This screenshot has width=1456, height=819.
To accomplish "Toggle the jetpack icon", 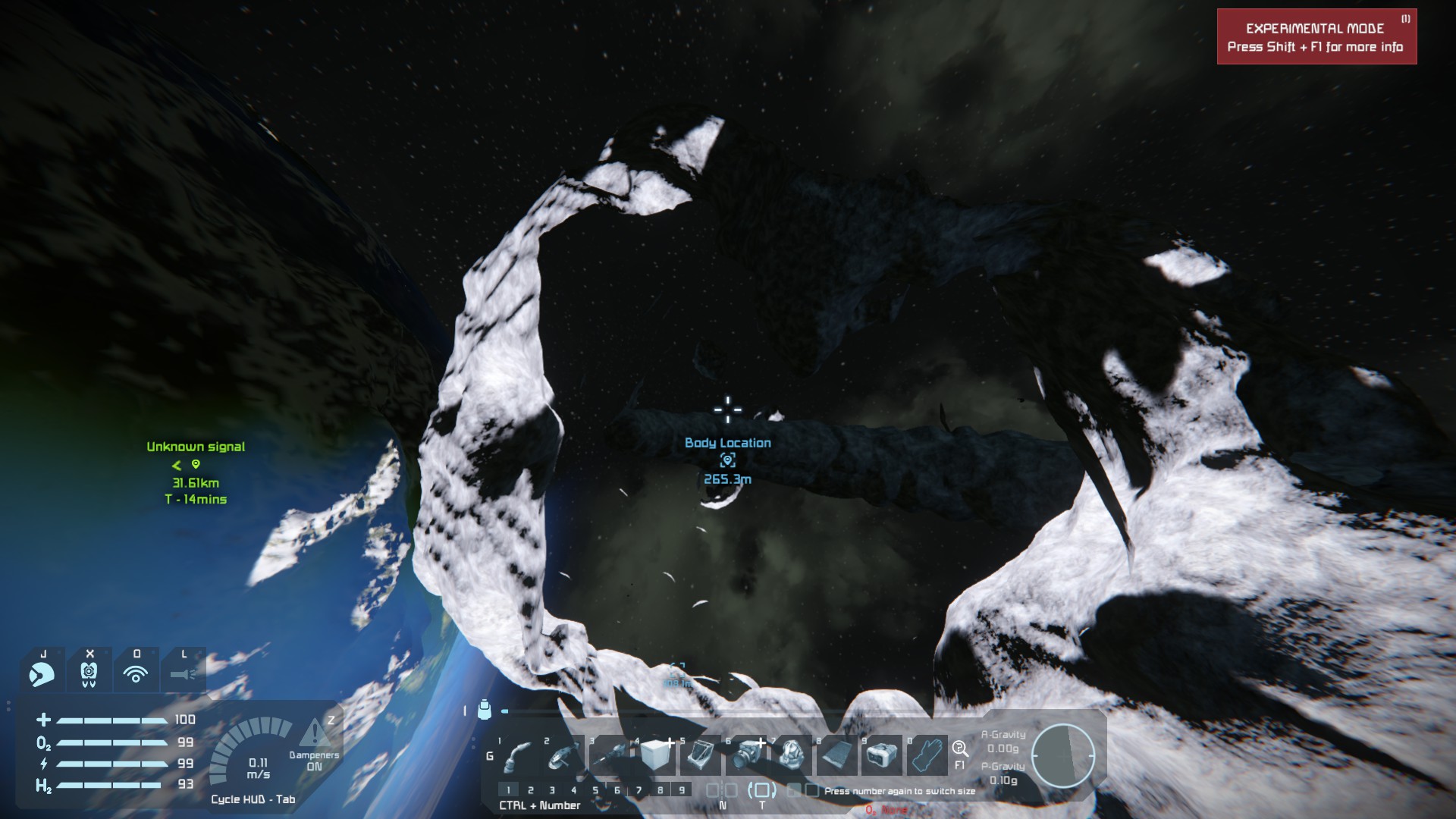I will (x=89, y=672).
